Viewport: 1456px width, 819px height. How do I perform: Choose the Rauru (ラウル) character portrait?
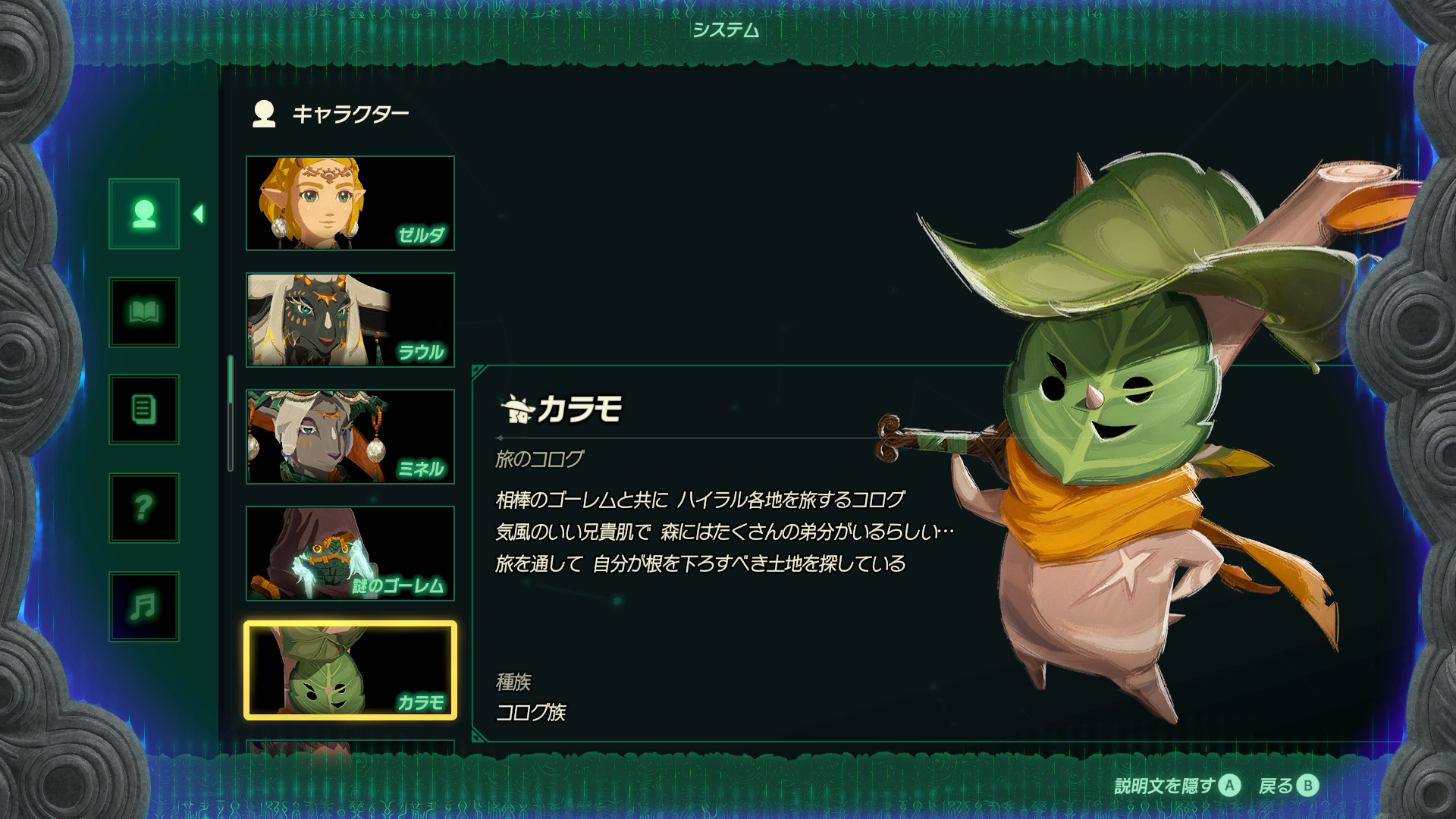[350, 320]
